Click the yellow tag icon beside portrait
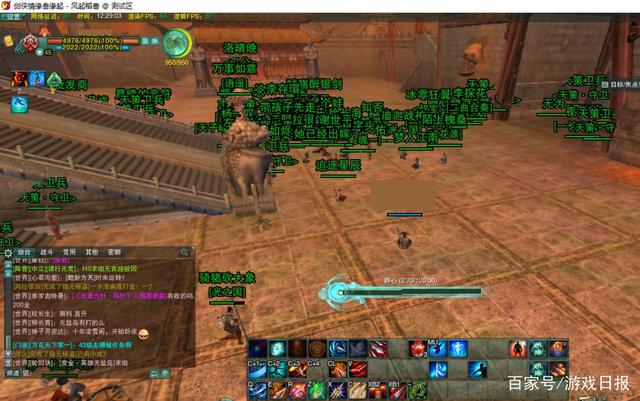This screenshot has height=401, width=640. [8, 42]
